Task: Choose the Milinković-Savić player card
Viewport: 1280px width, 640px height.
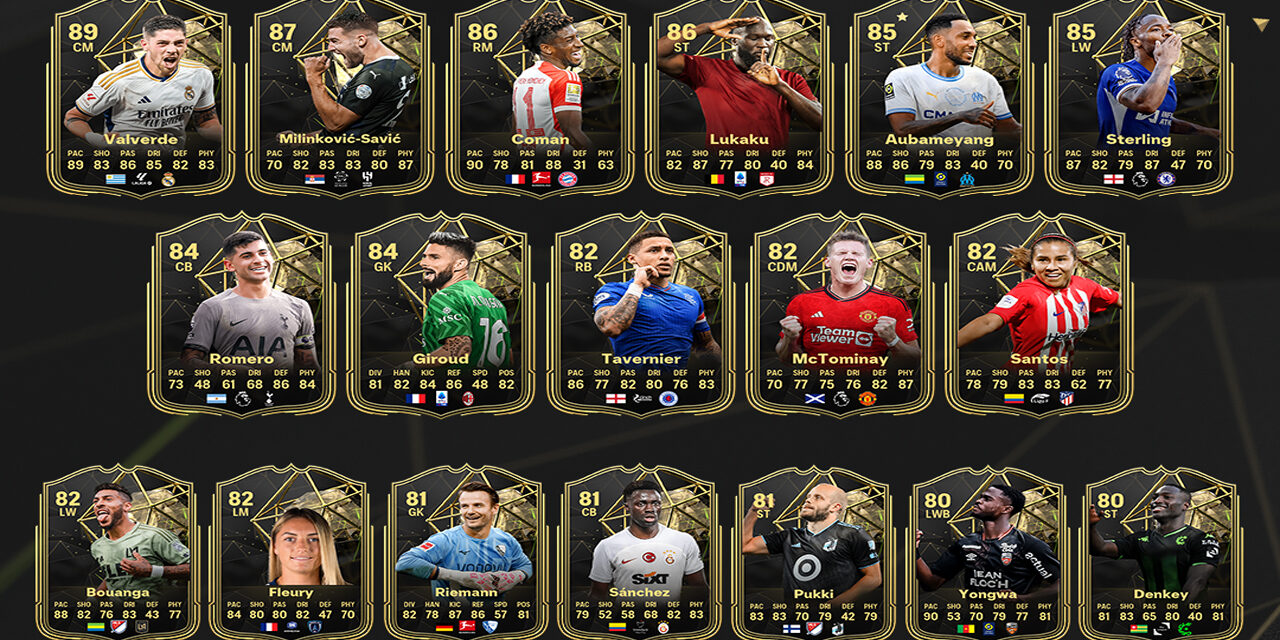Action: click(340, 98)
